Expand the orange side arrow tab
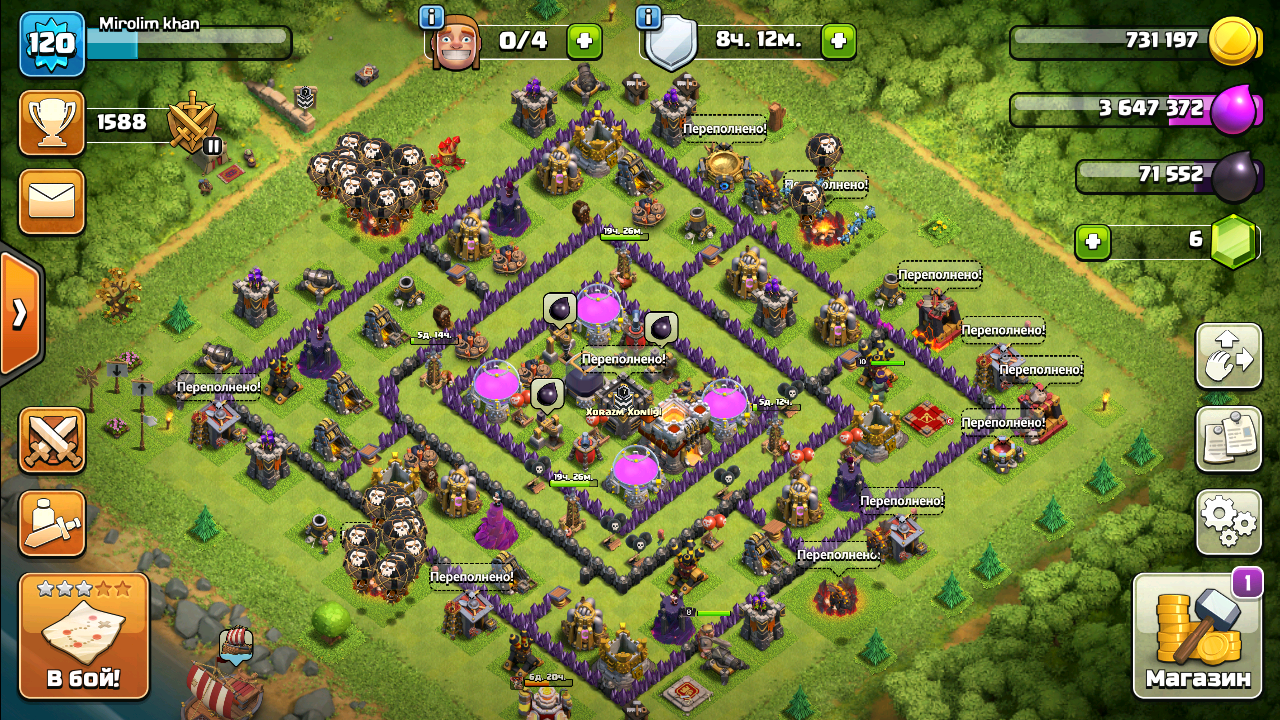The image size is (1280, 720). click(x=19, y=314)
